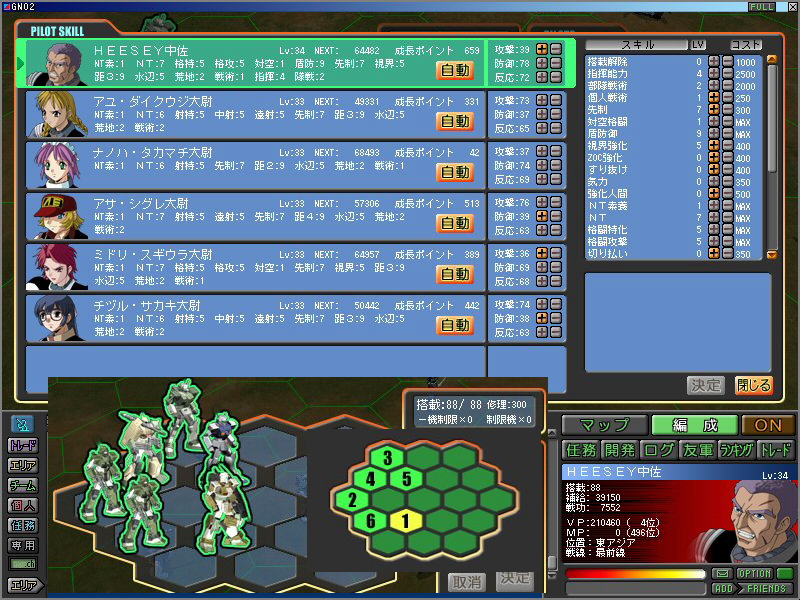Click the FULL screen window button
The image size is (800, 600).
click(x=760, y=7)
